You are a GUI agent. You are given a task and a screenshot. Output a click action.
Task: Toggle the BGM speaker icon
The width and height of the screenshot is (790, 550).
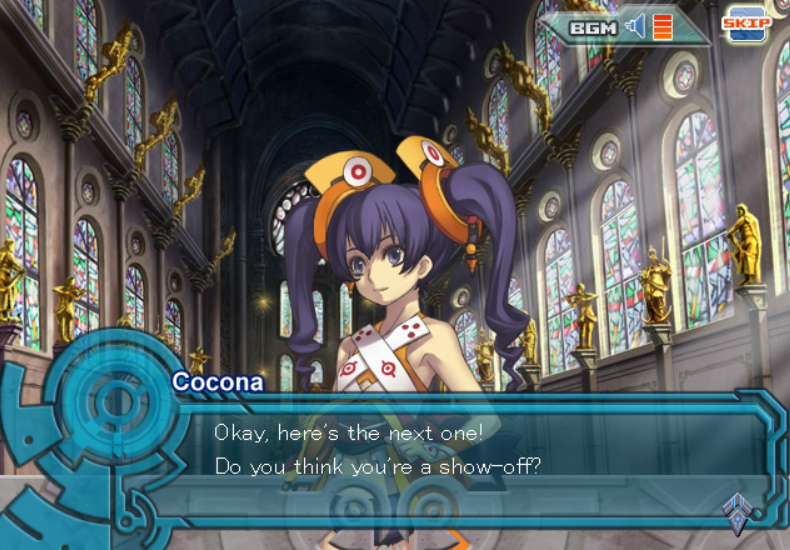(635, 26)
